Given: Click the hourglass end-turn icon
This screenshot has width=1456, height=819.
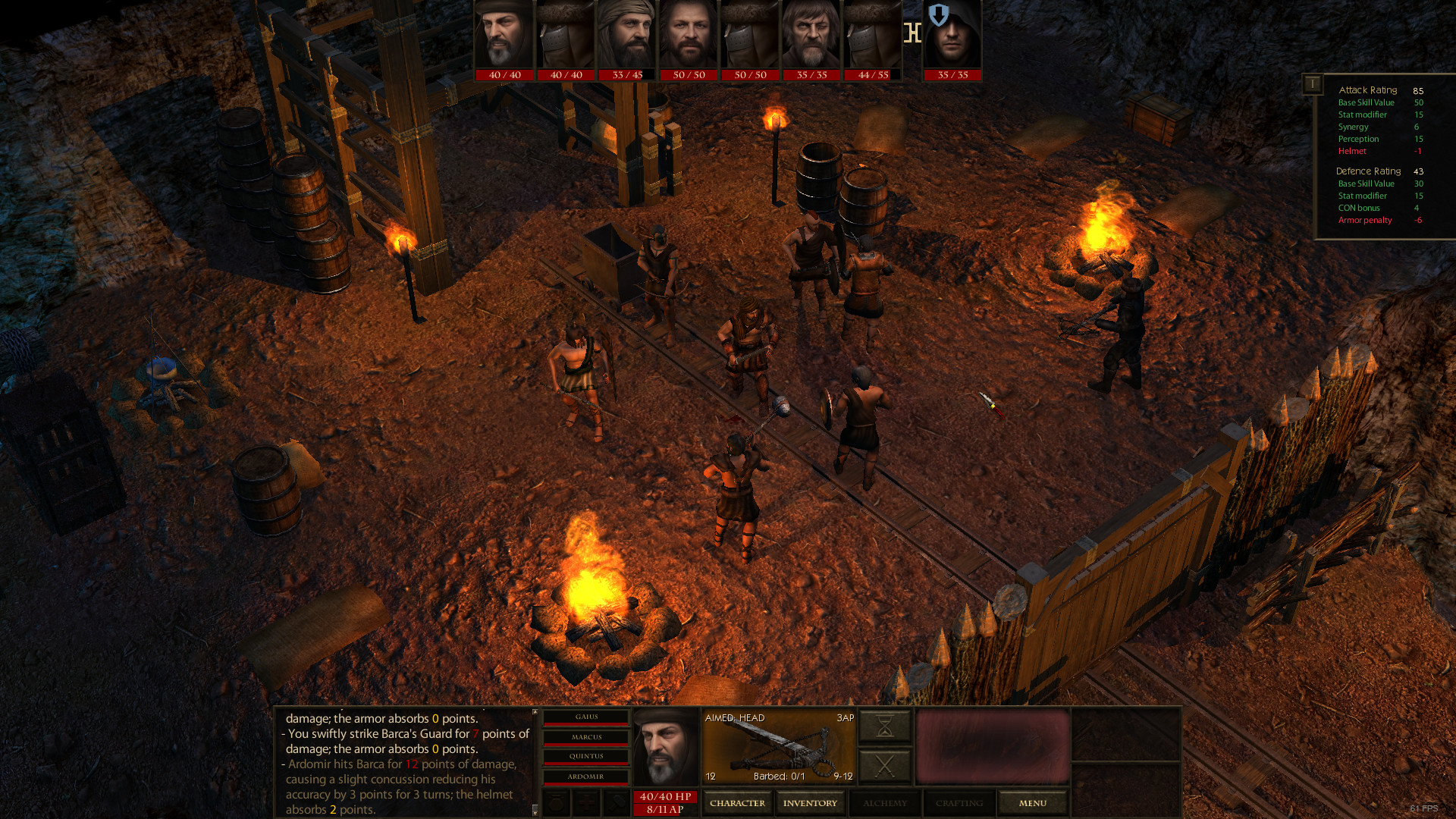Looking at the screenshot, I should point(883,726).
